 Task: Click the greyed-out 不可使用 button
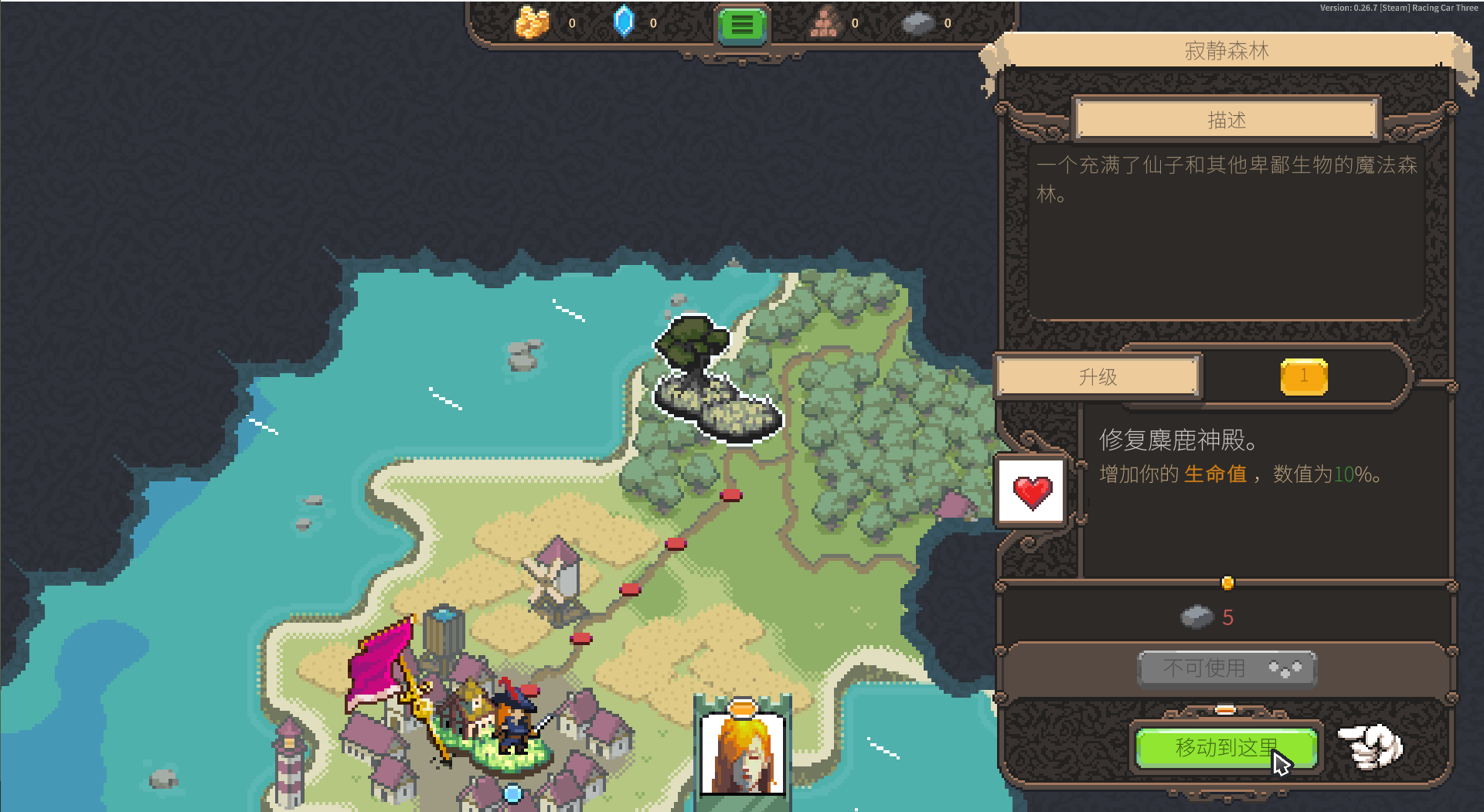click(x=1226, y=668)
